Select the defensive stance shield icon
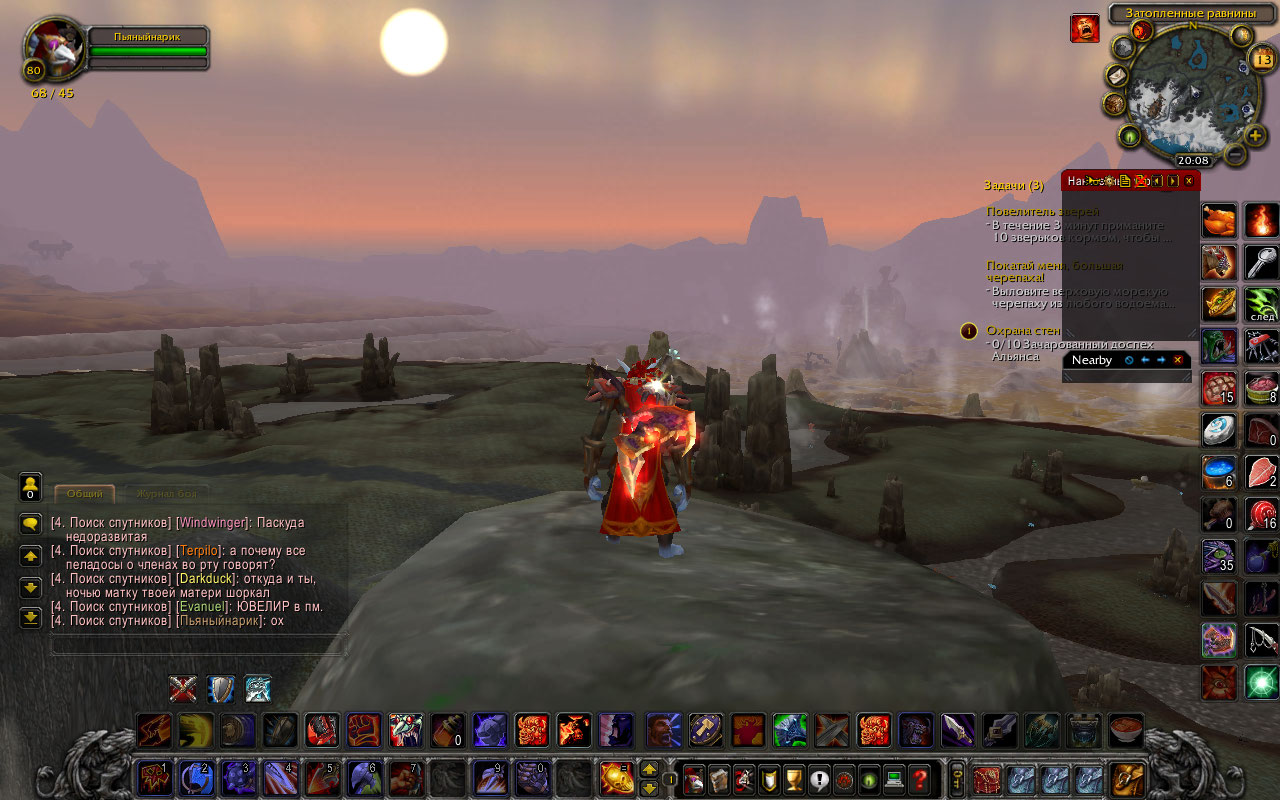The width and height of the screenshot is (1280, 800). (220, 689)
